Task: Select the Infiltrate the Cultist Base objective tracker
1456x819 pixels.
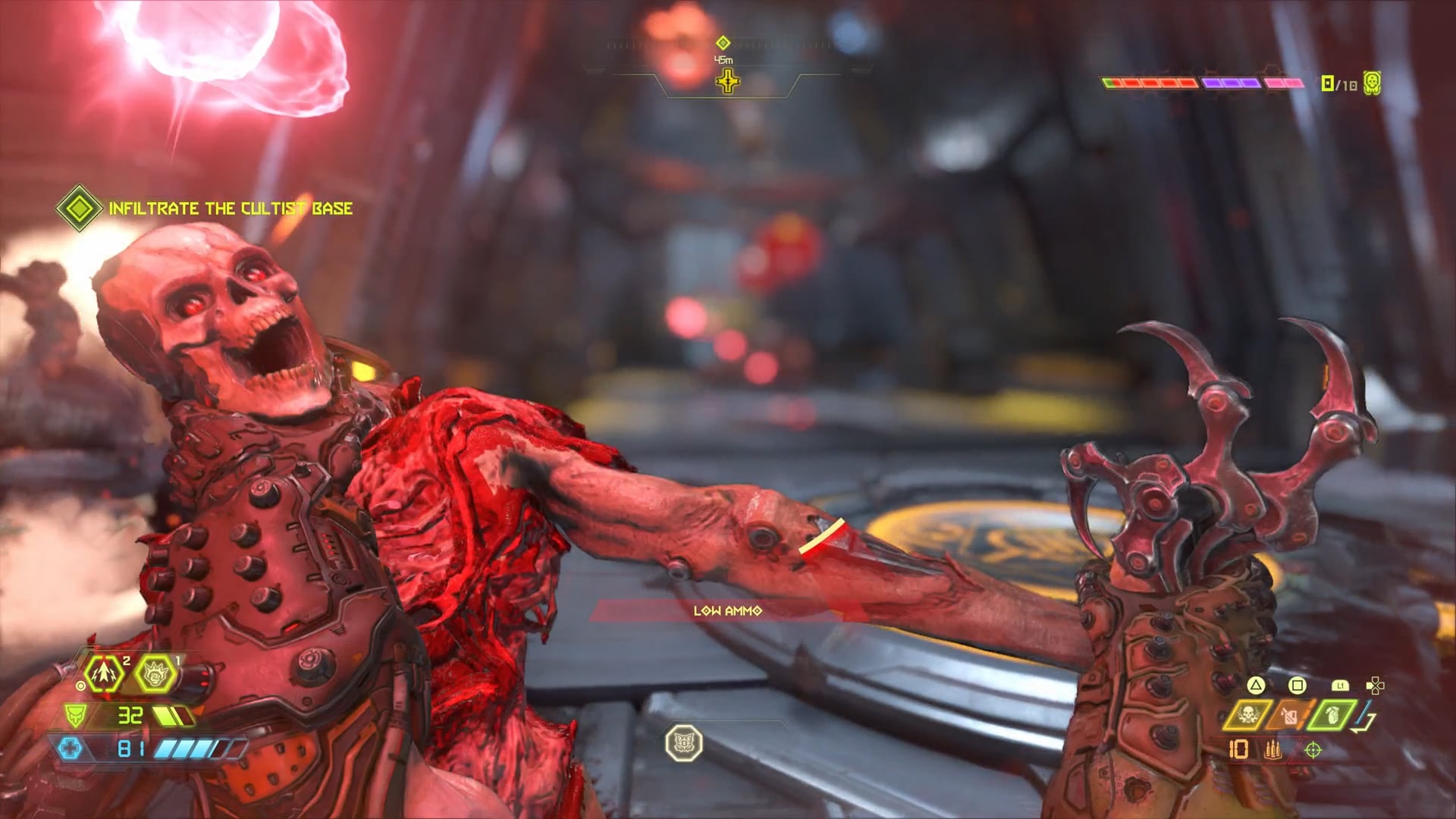Action: click(x=206, y=209)
